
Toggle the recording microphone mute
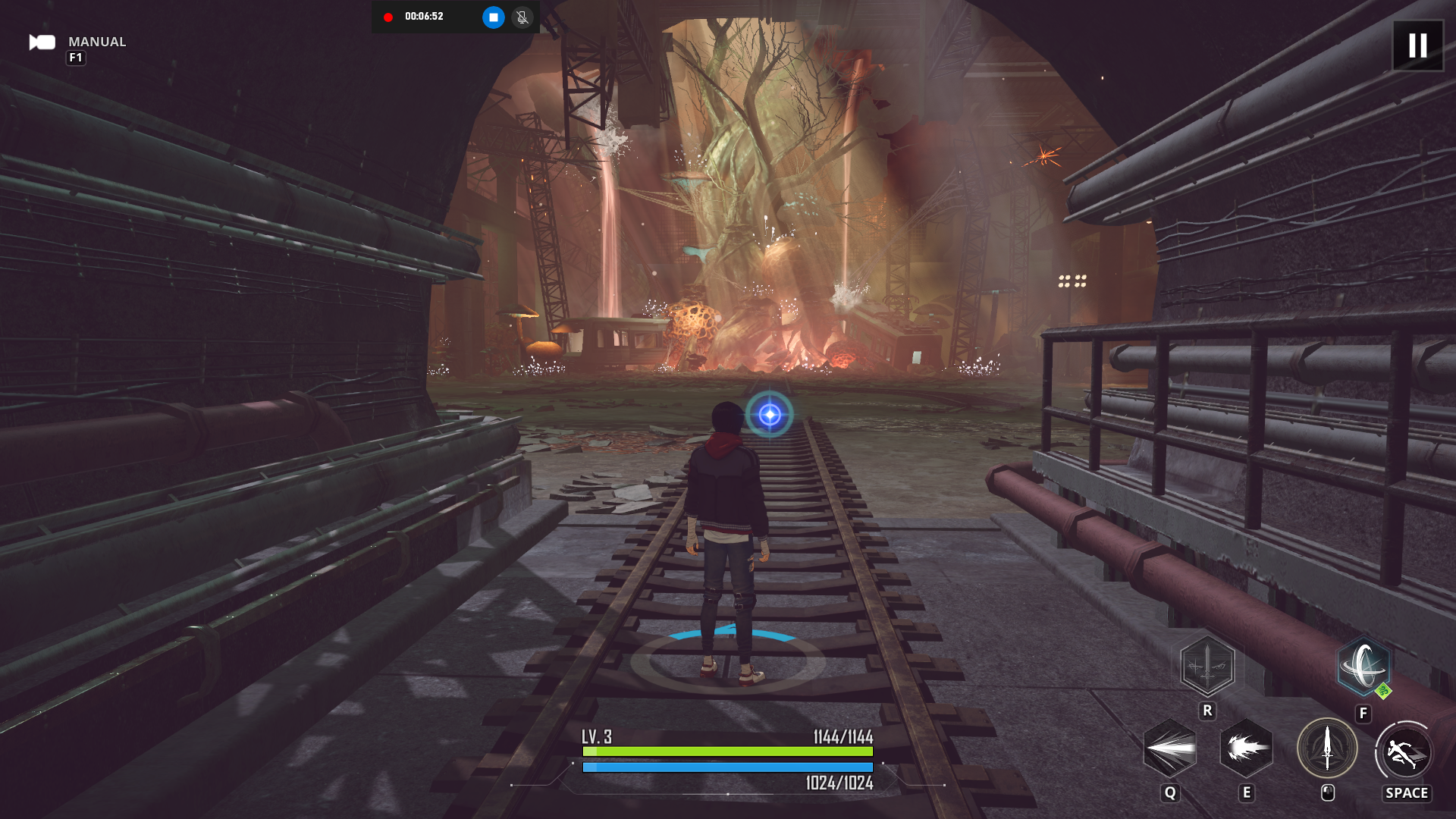[x=522, y=17]
